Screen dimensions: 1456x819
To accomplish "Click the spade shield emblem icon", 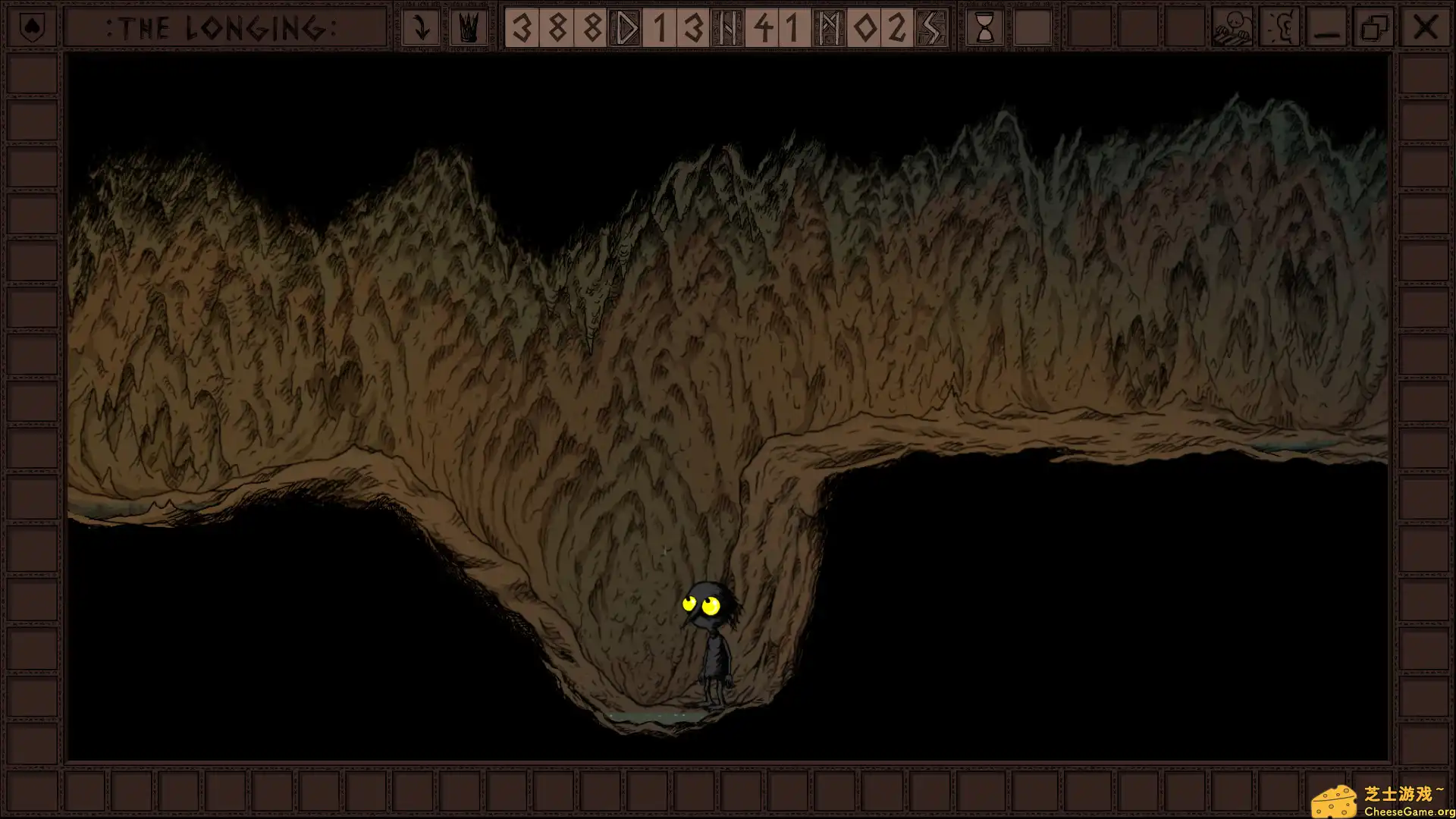I will pyautogui.click(x=31, y=28).
